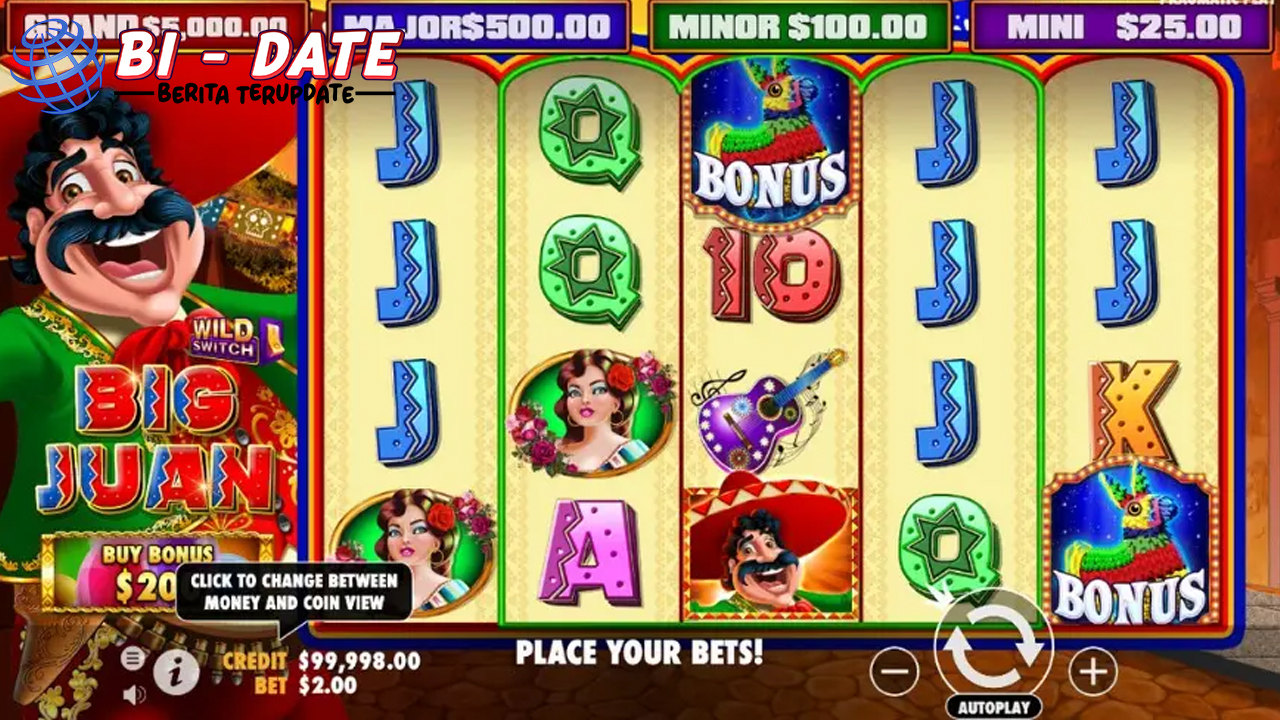This screenshot has height=720, width=1280.
Task: Open the hamburger menu icon
Action: (132, 659)
